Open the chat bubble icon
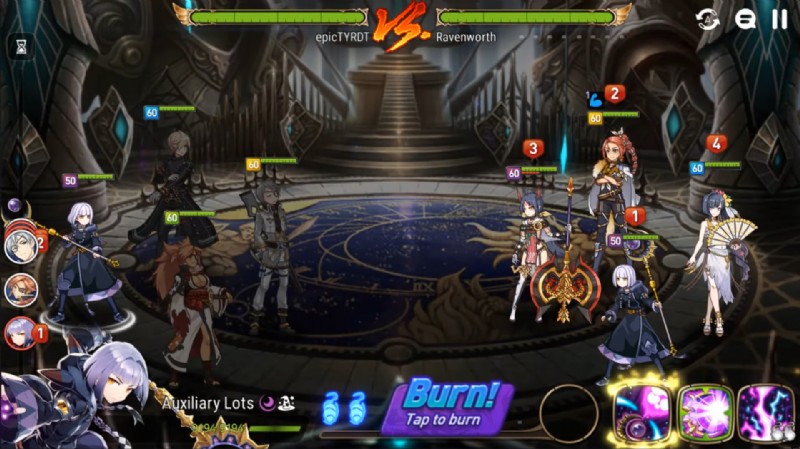 coord(744,18)
